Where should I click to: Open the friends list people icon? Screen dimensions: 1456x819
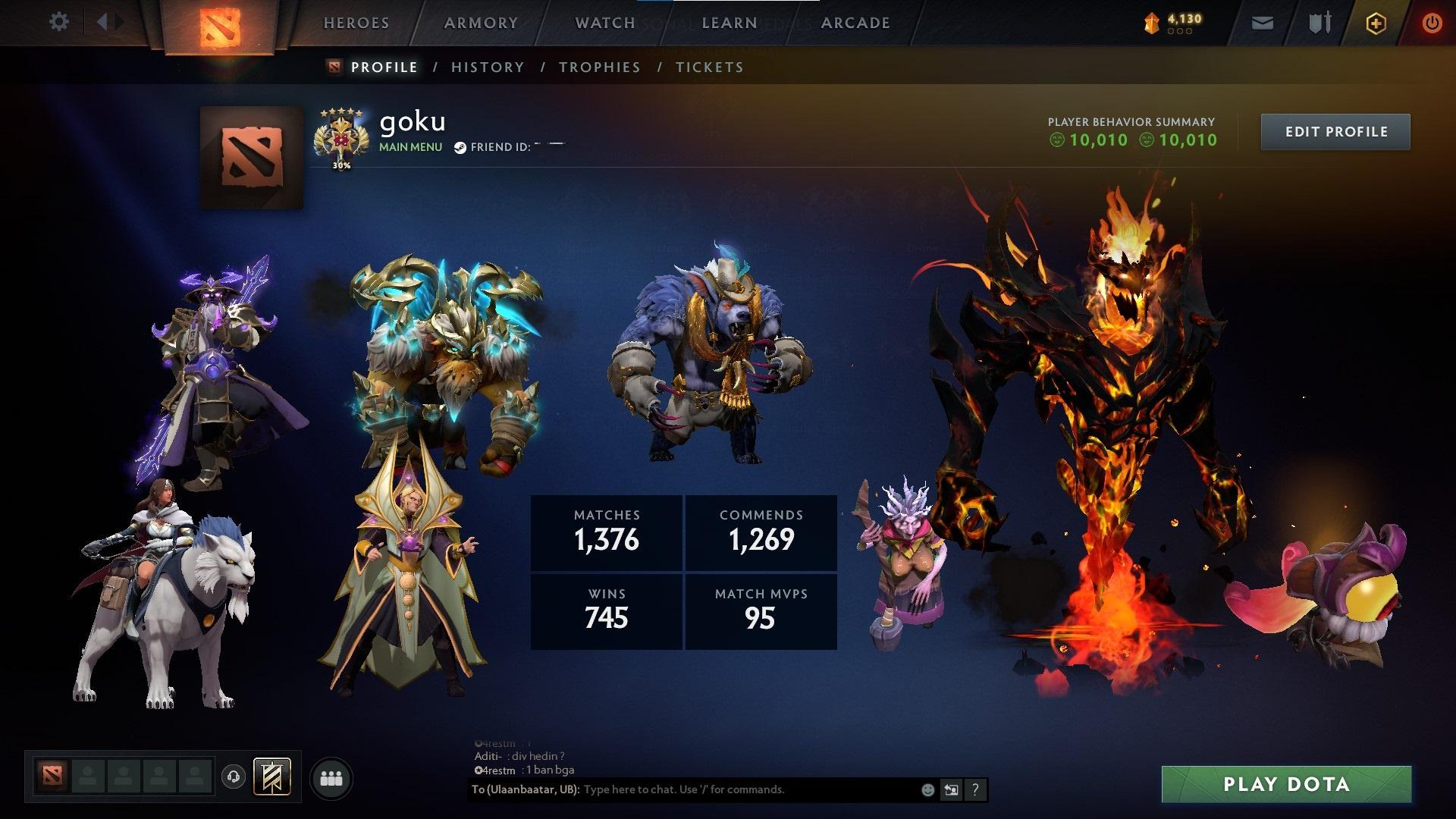coord(331,777)
